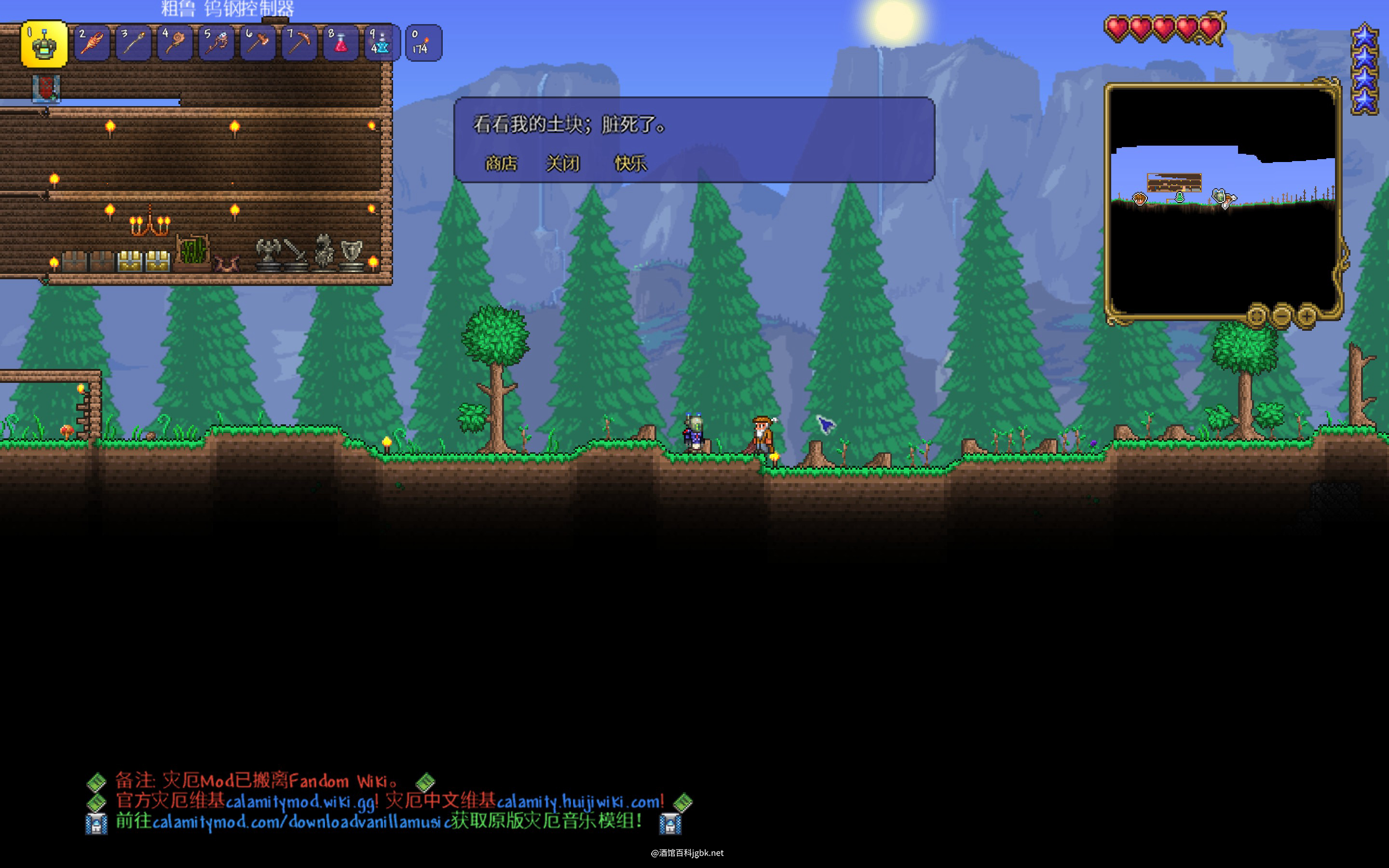Choose 关闭 to close the dialogue
The width and height of the screenshot is (1389, 868).
562,163
